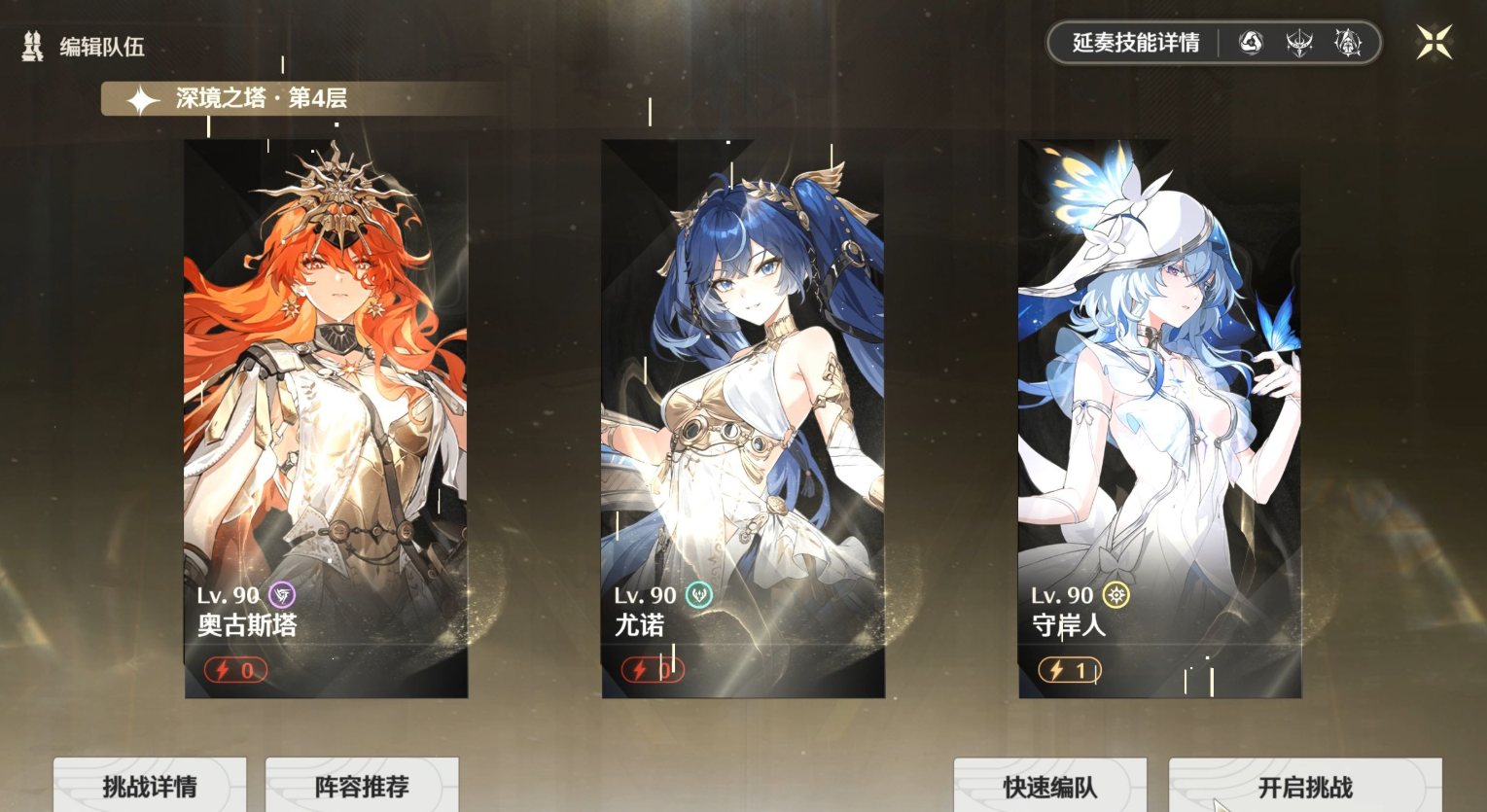Click the third outro skill crest icon
Viewport: 1487px width, 812px height.
1349,42
